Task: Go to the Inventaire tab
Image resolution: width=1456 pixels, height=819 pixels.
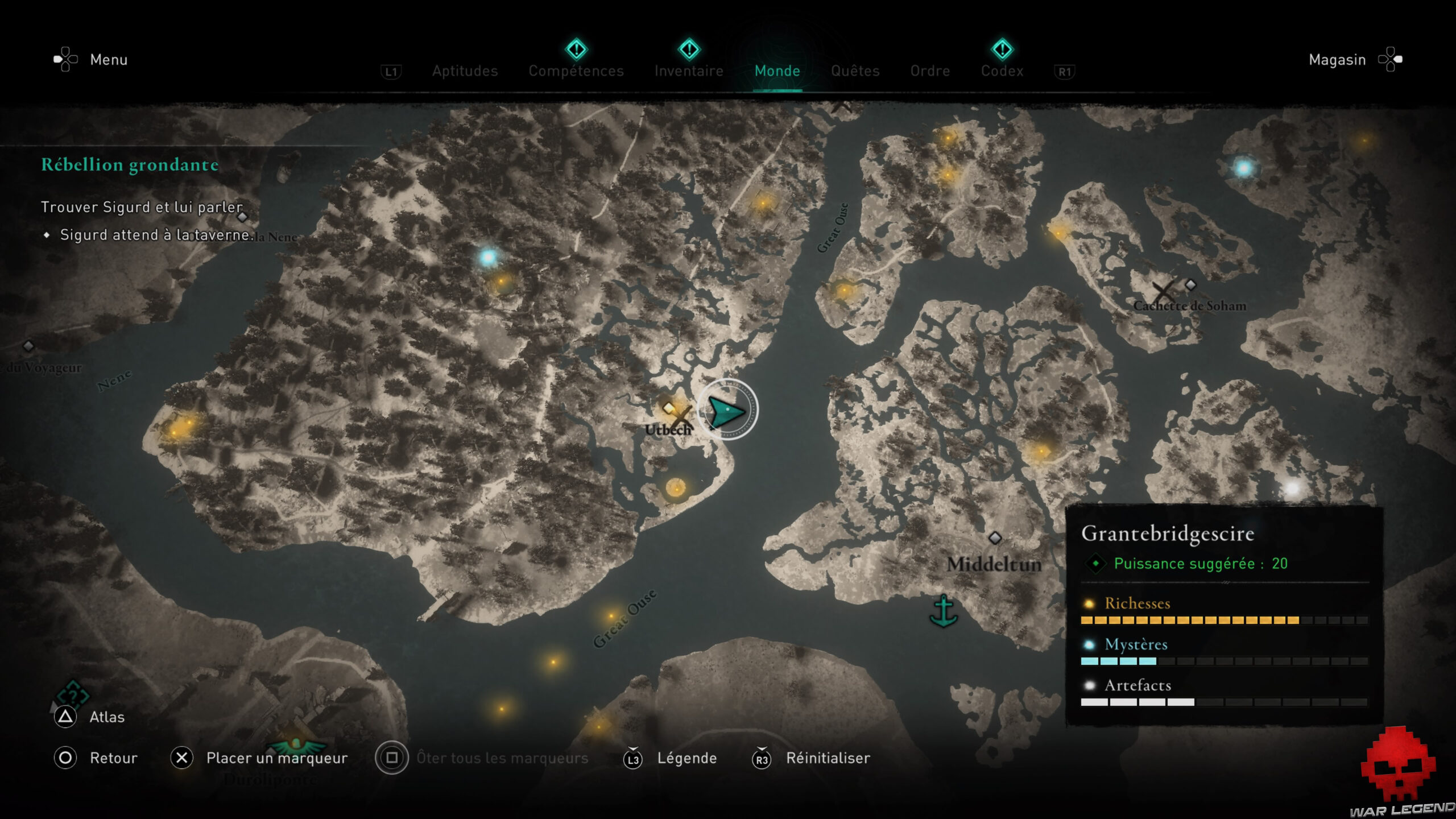Action: (689, 71)
